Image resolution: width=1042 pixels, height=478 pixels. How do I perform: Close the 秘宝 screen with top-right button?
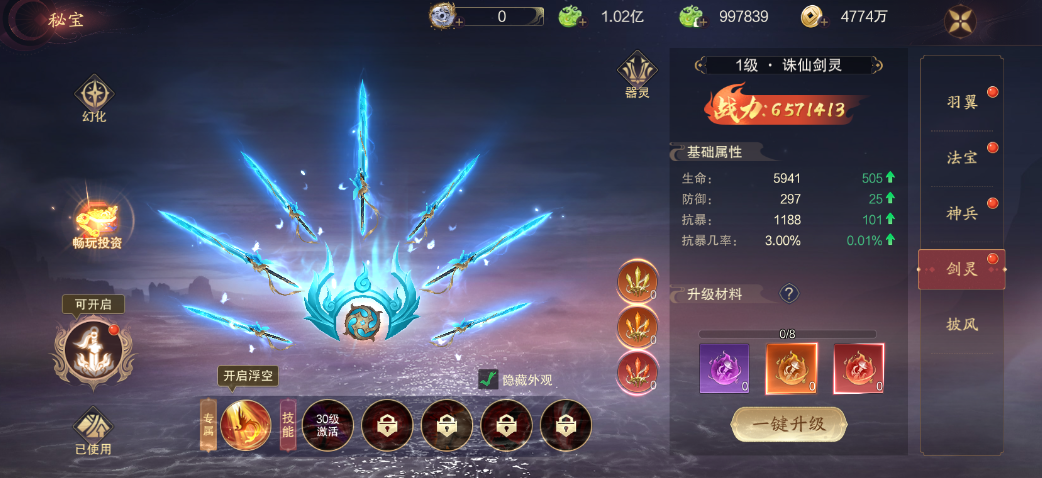click(x=961, y=21)
